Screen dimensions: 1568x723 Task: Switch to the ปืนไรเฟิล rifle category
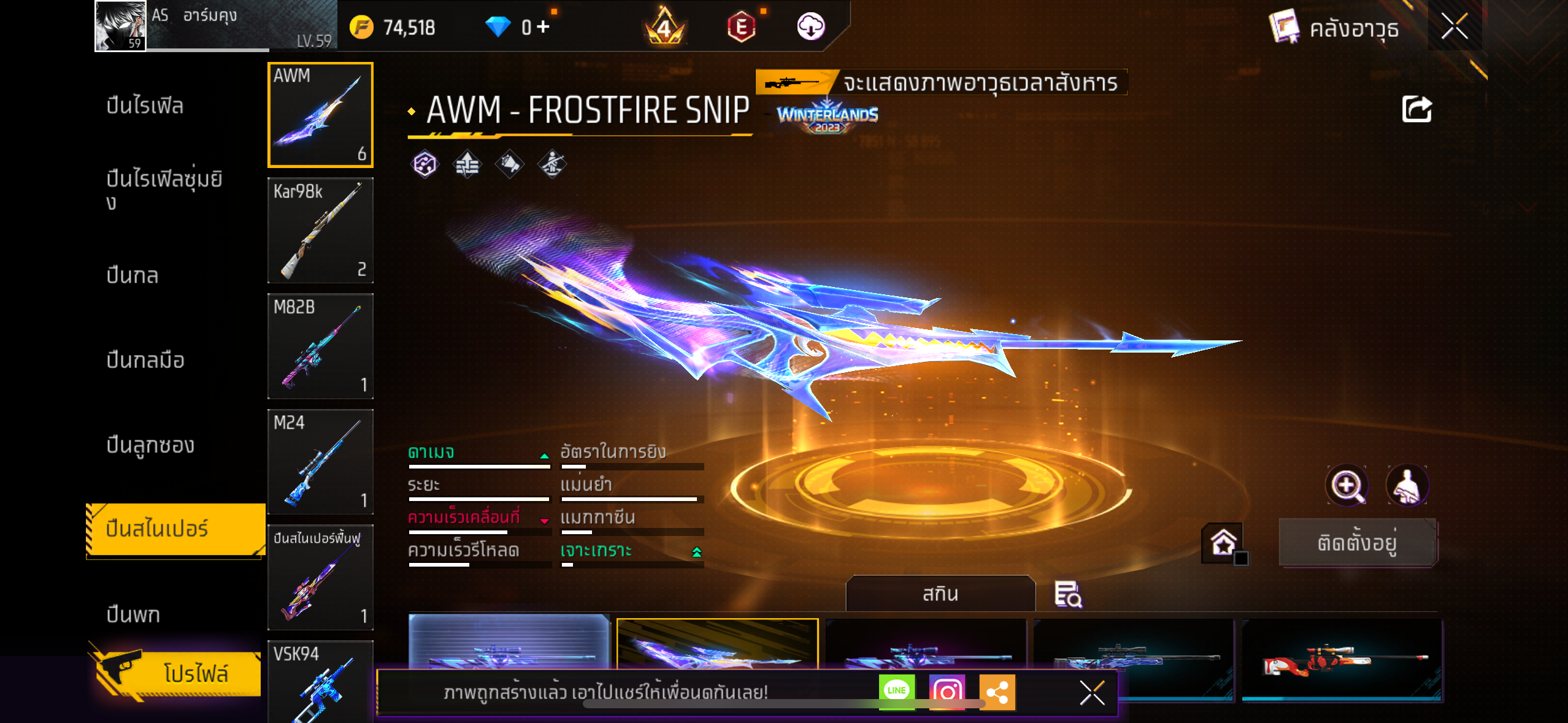(x=145, y=105)
